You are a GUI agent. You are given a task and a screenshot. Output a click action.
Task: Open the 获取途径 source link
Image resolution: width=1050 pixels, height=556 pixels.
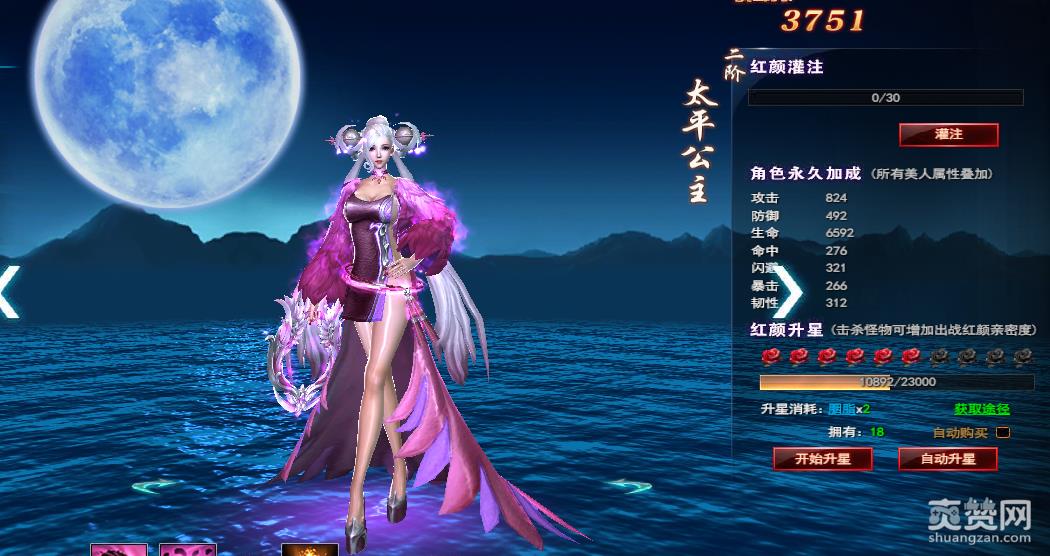click(x=981, y=409)
